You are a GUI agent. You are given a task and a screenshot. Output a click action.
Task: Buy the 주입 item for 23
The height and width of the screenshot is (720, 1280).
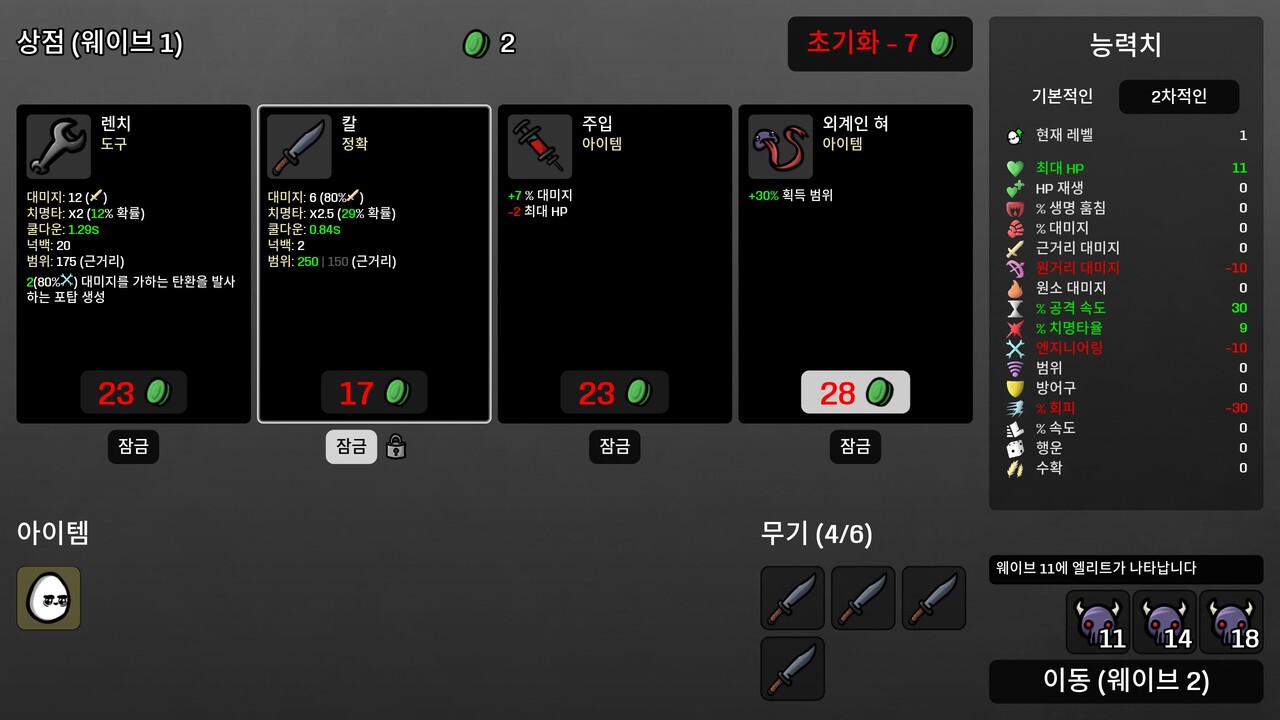click(614, 393)
